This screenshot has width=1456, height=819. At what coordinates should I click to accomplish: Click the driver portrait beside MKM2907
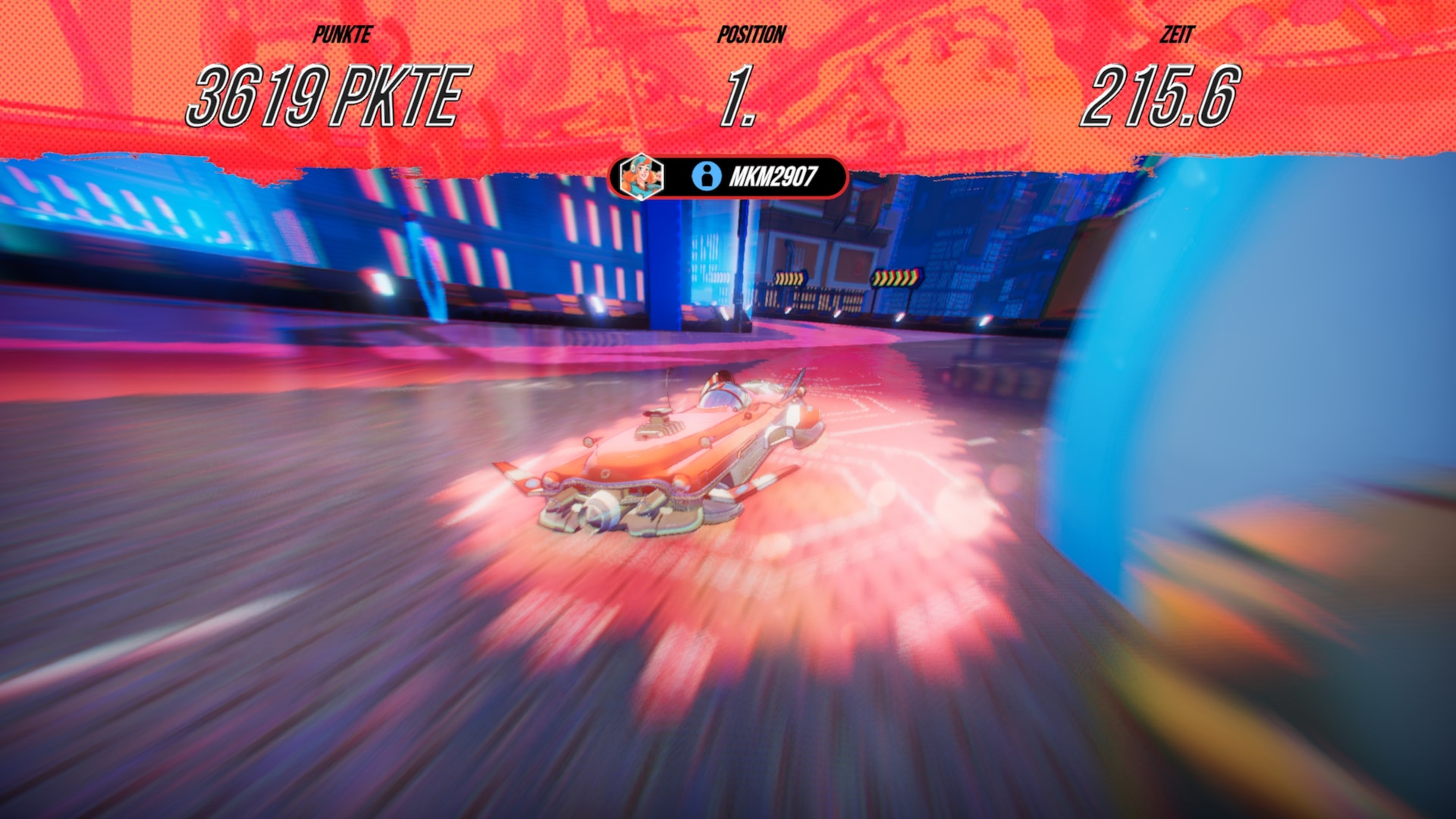coord(641,177)
